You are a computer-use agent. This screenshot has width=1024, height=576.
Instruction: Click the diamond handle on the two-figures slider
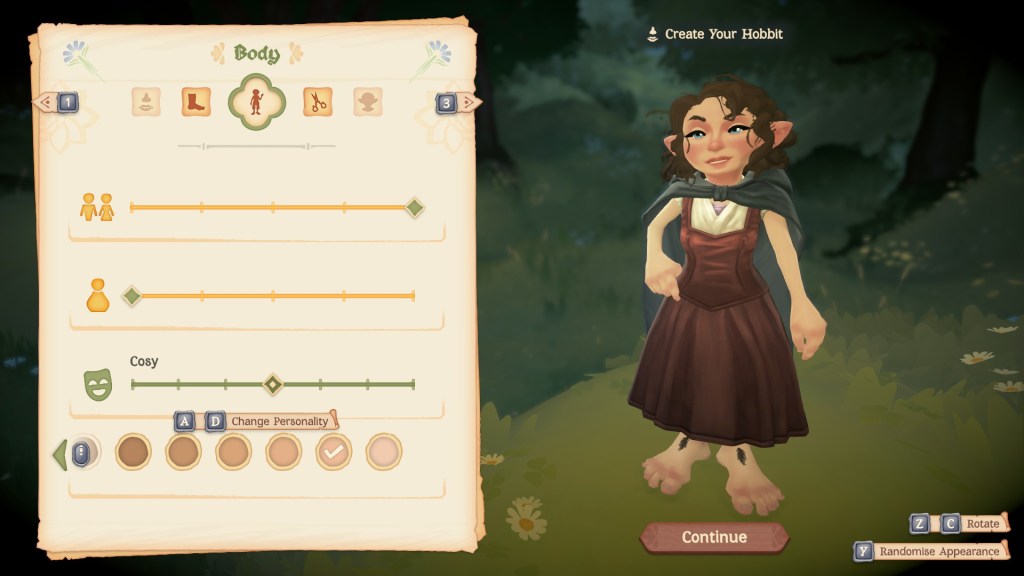[x=414, y=208]
